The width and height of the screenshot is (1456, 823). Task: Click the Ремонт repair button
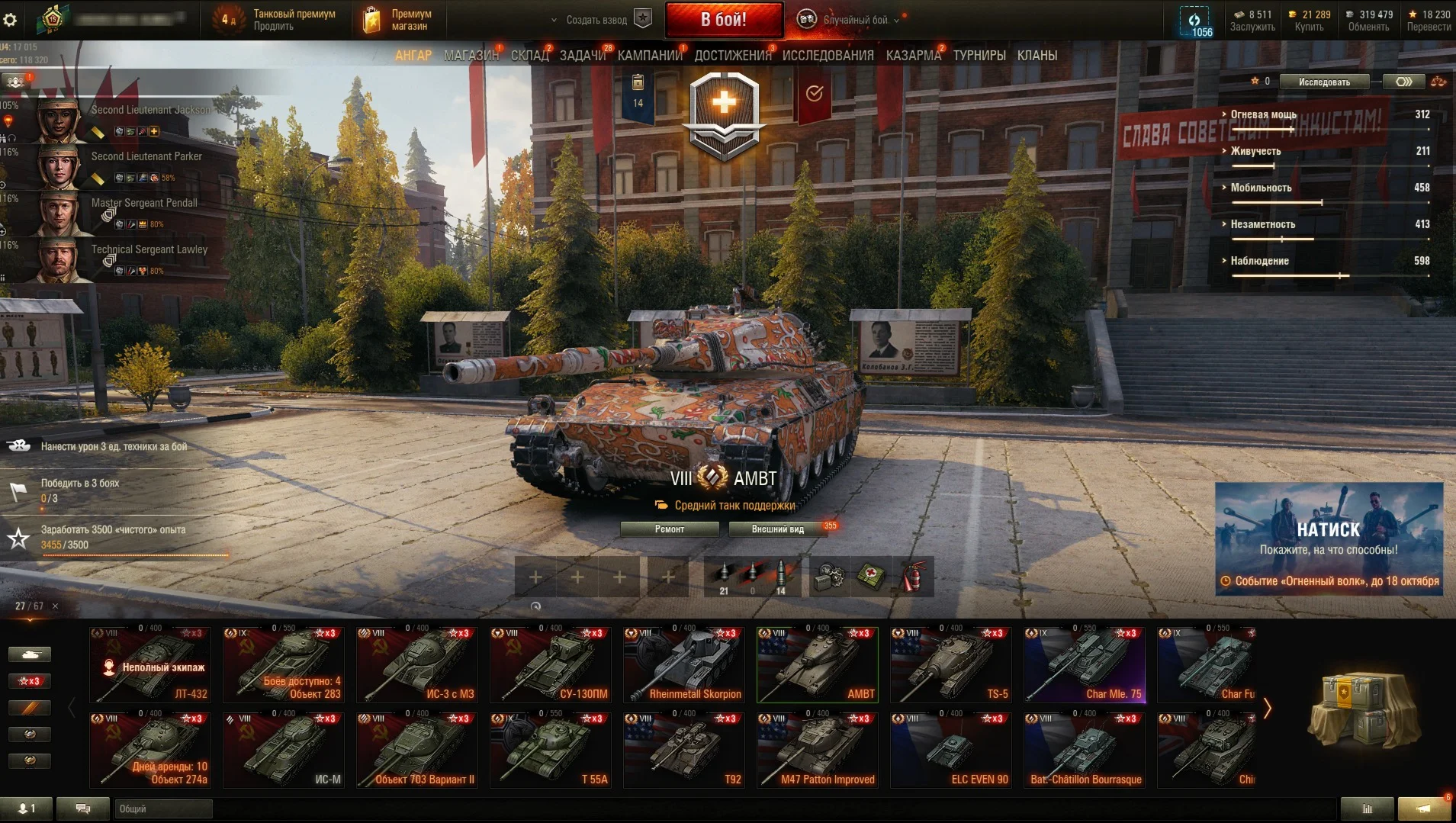pos(669,529)
